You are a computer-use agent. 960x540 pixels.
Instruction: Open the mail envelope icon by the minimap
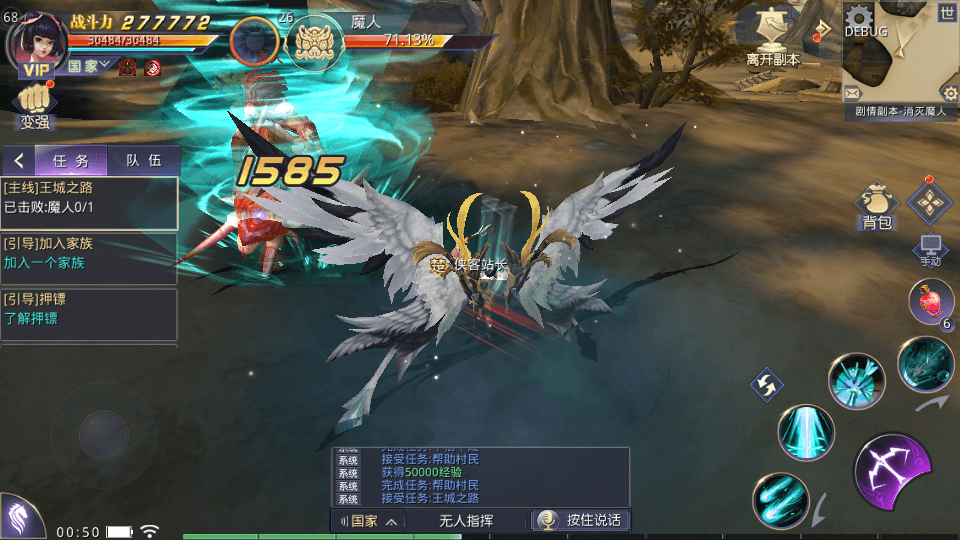point(852,93)
